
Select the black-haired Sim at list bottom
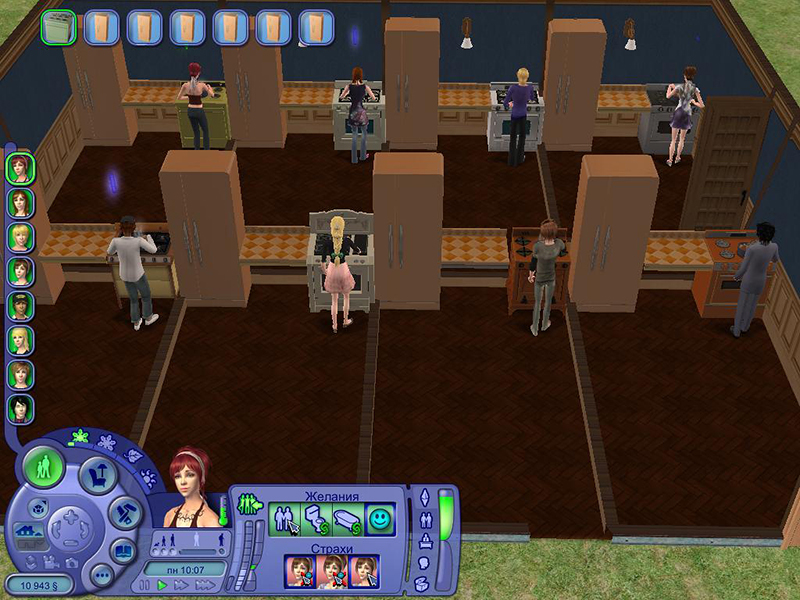[x=20, y=408]
